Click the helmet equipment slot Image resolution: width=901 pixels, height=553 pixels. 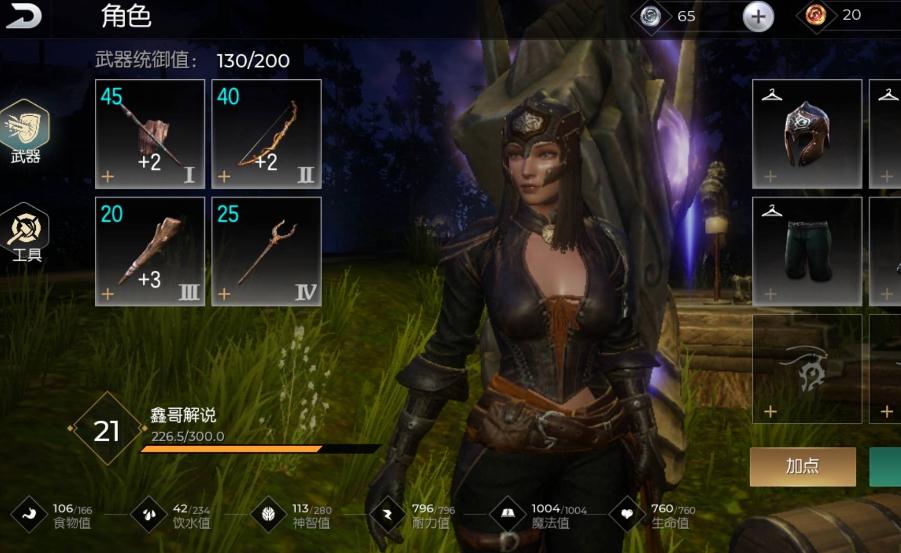[x=806, y=134]
